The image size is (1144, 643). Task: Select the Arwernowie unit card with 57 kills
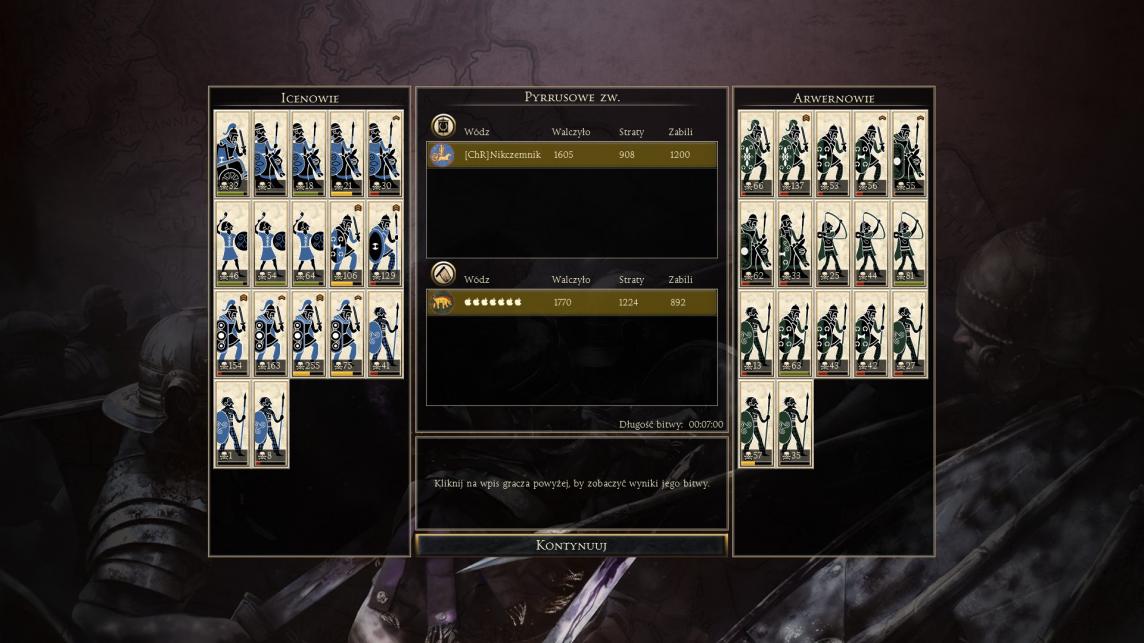click(x=756, y=424)
